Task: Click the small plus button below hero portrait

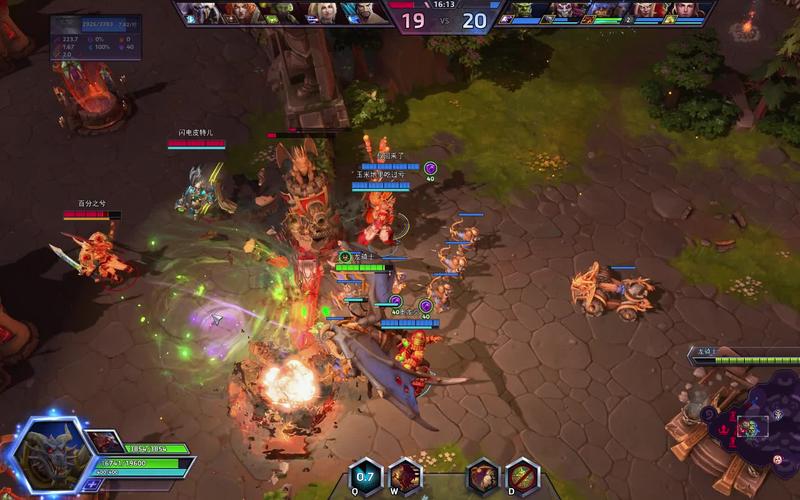Action: [93, 484]
